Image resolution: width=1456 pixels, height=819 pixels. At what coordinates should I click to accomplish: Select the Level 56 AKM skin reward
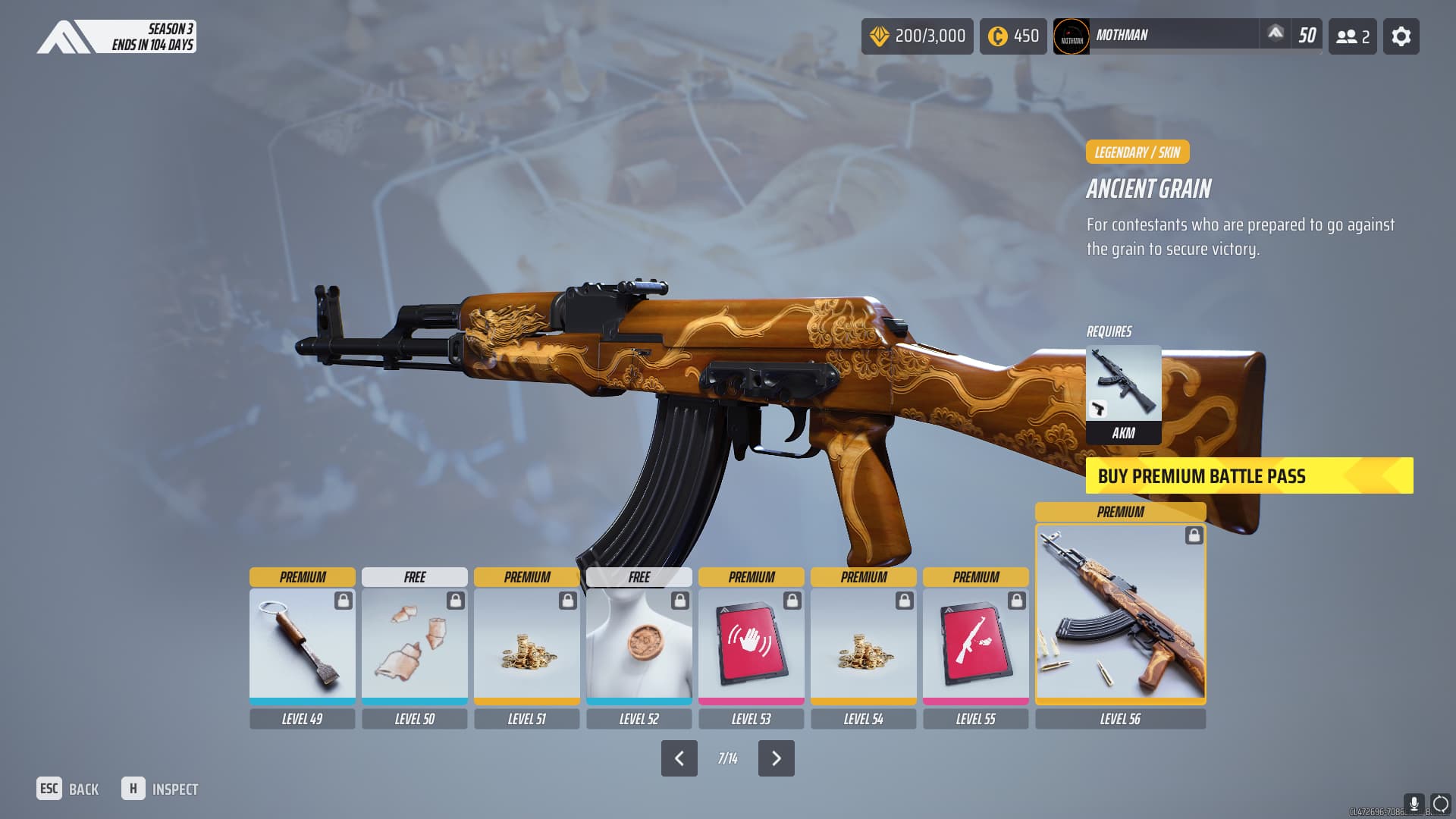1120,613
